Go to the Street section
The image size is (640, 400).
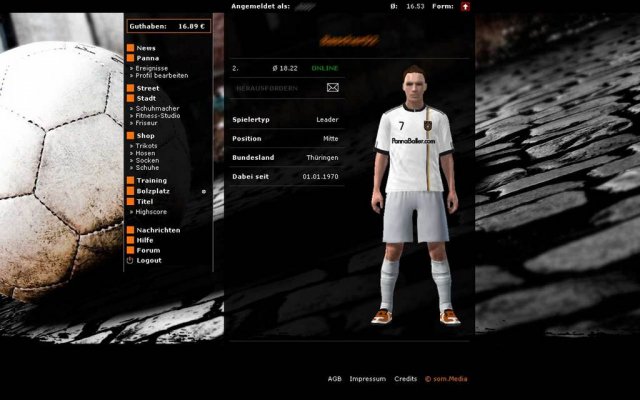pos(147,89)
